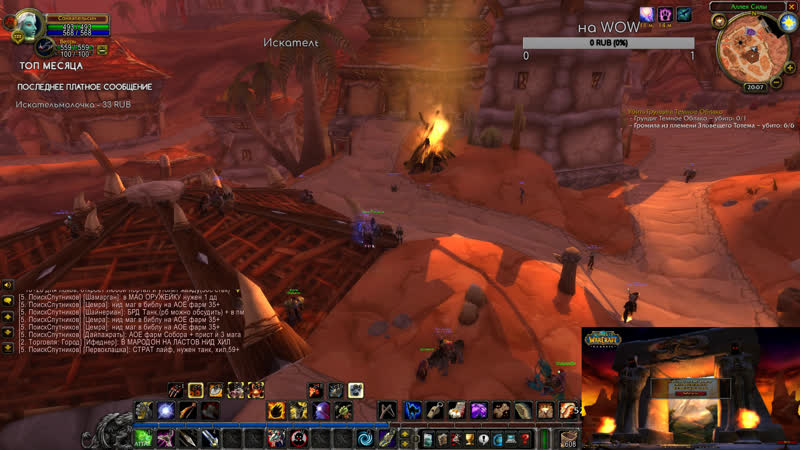Open the red question mark help button
Screen dimensions: 800x450
click(x=525, y=438)
